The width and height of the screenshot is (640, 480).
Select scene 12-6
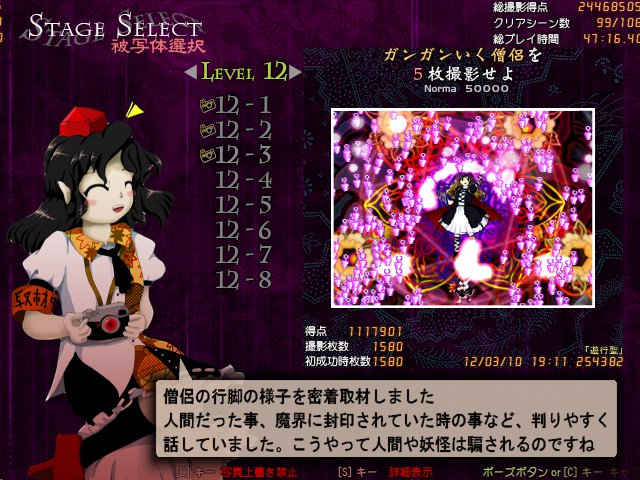click(x=243, y=230)
